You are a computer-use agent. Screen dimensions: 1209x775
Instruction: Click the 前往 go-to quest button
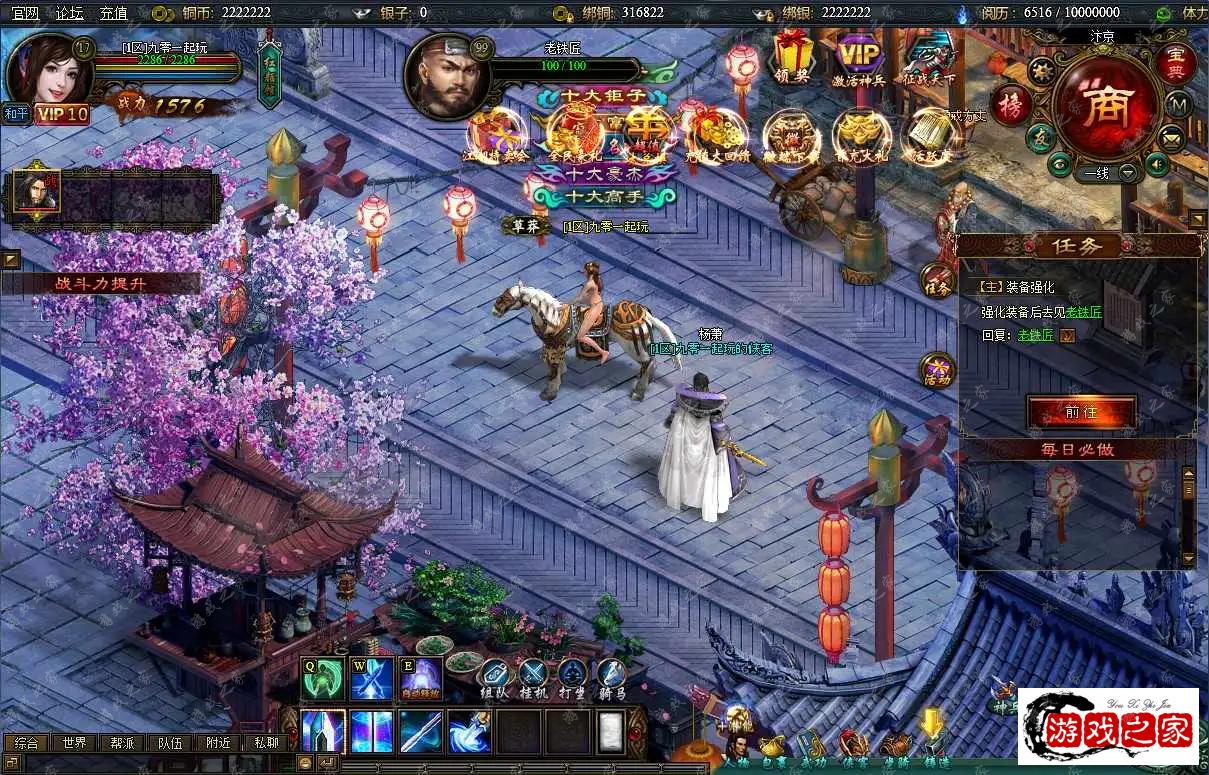click(1081, 412)
